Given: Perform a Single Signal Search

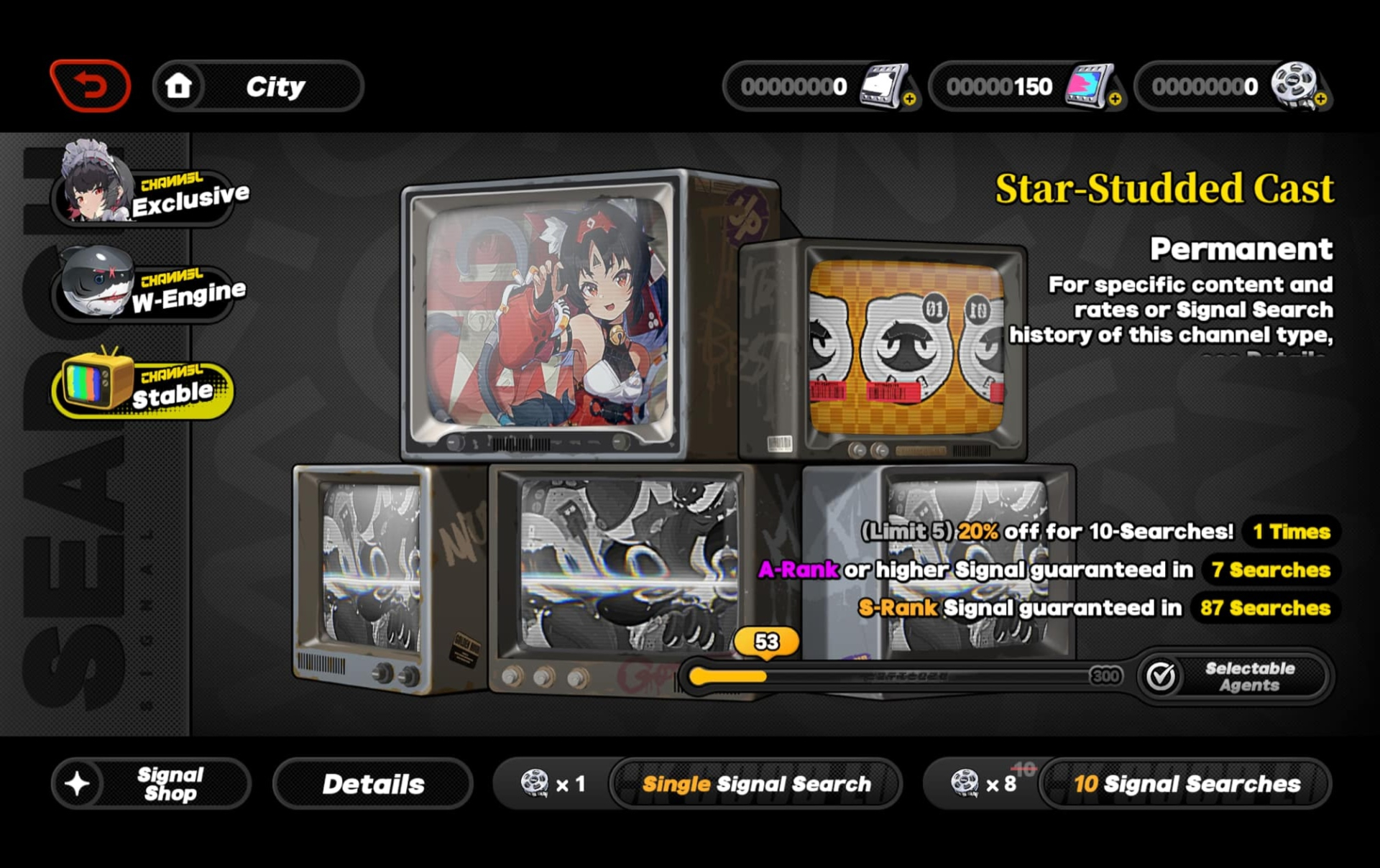Looking at the screenshot, I should [757, 783].
